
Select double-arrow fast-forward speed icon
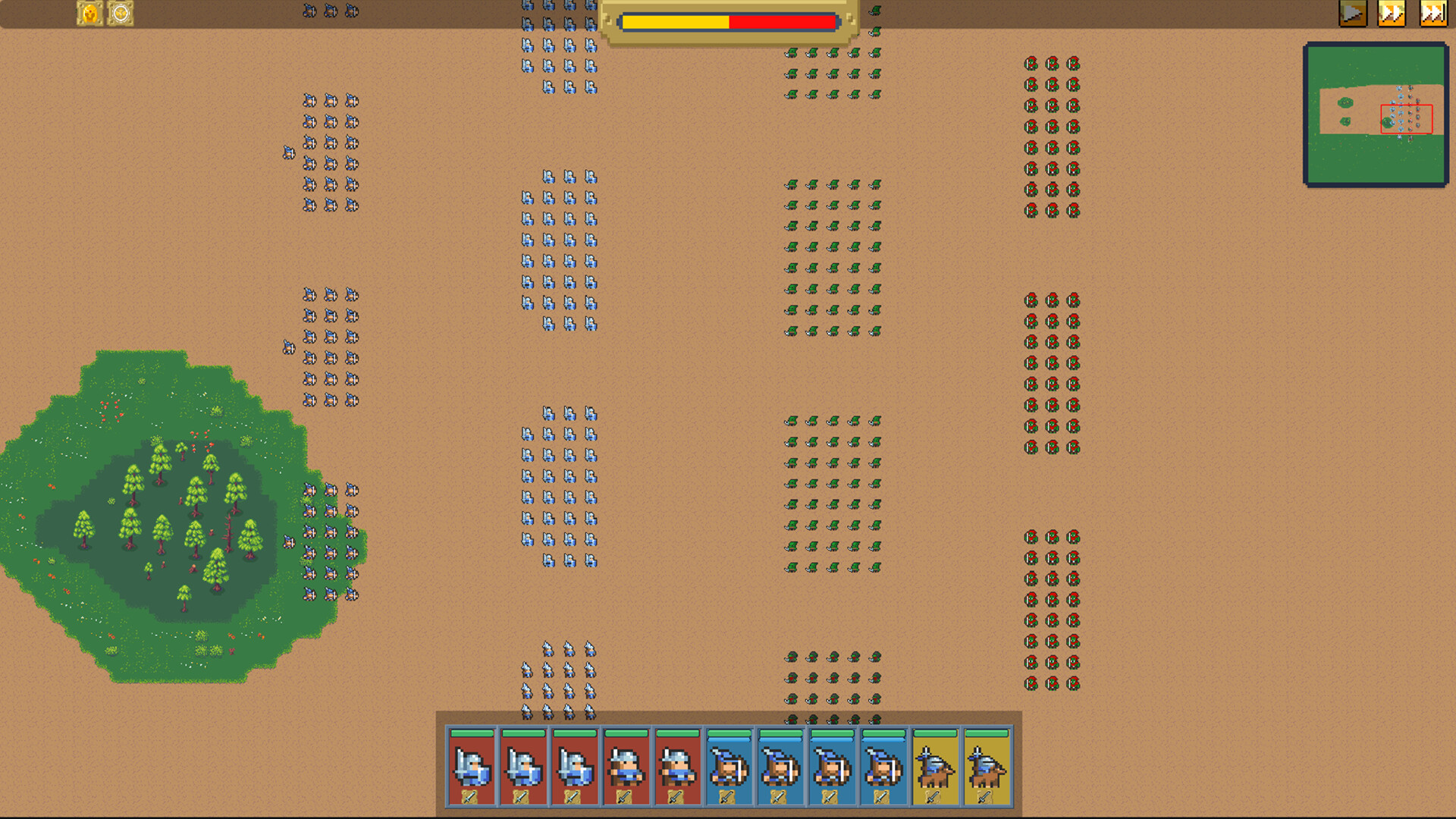click(1393, 14)
